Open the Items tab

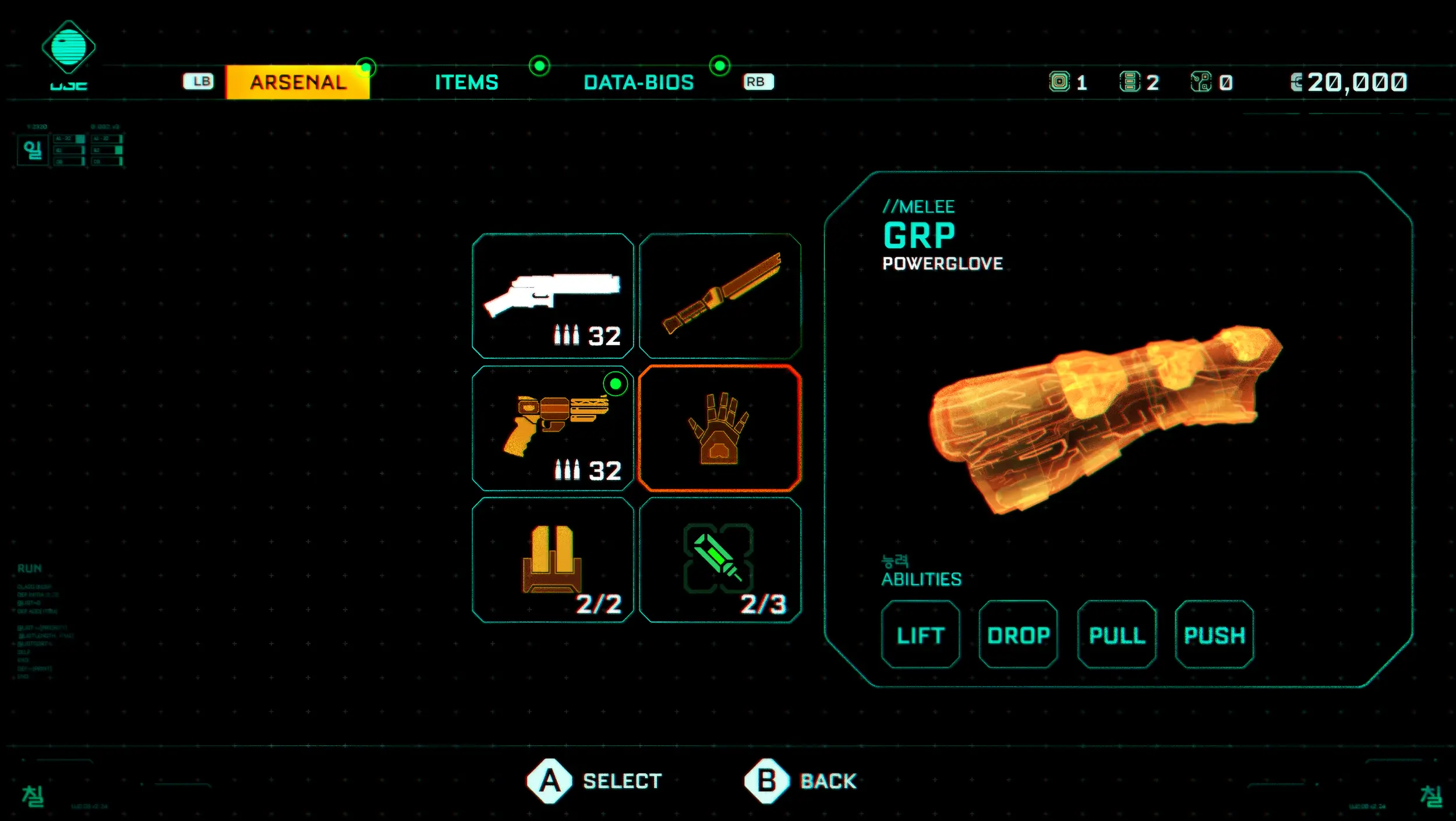(467, 82)
